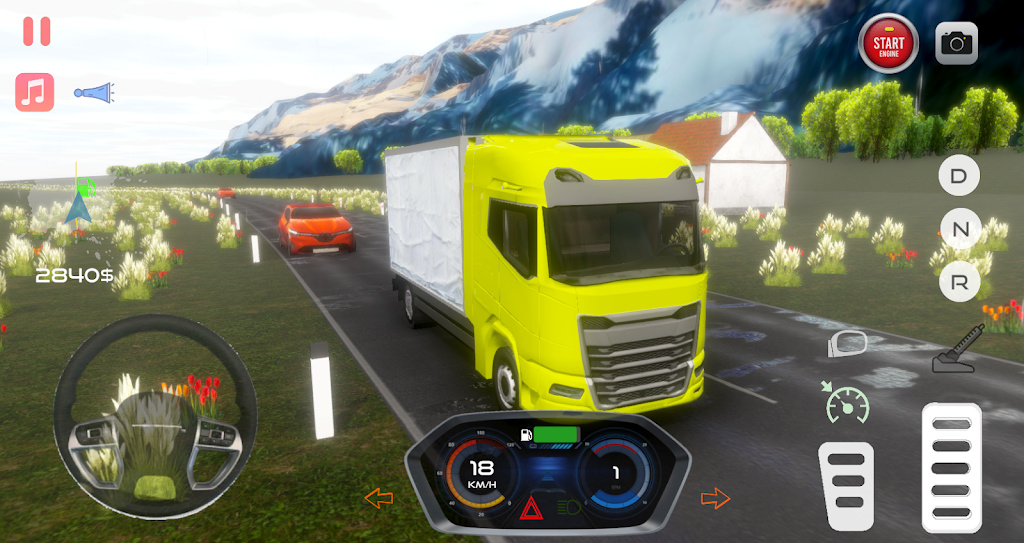Screen dimensions: 1024x543
Task: Turn on the red hazard triangle lights
Action: click(530, 508)
